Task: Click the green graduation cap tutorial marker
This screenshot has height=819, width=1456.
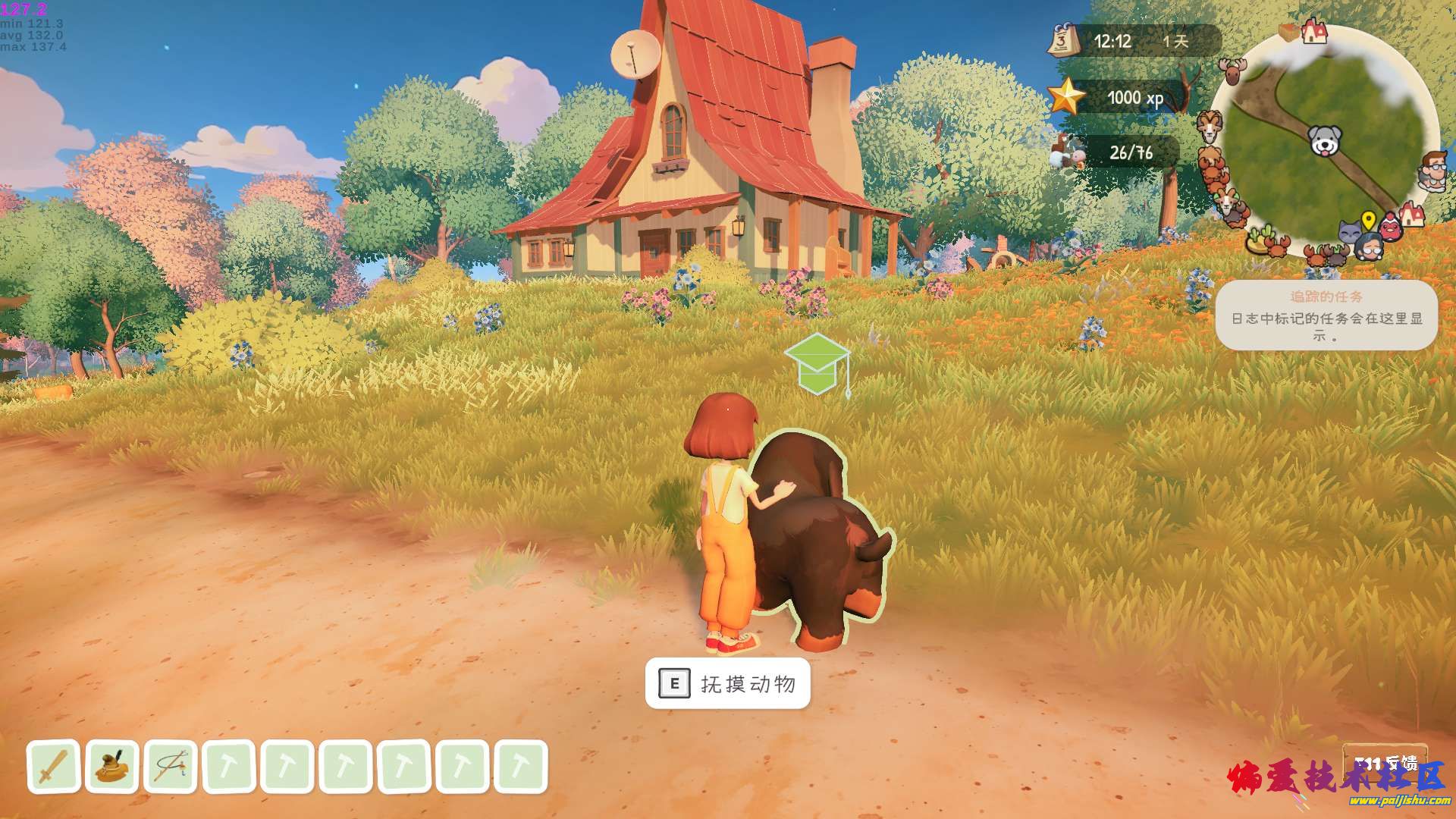Action: (817, 365)
